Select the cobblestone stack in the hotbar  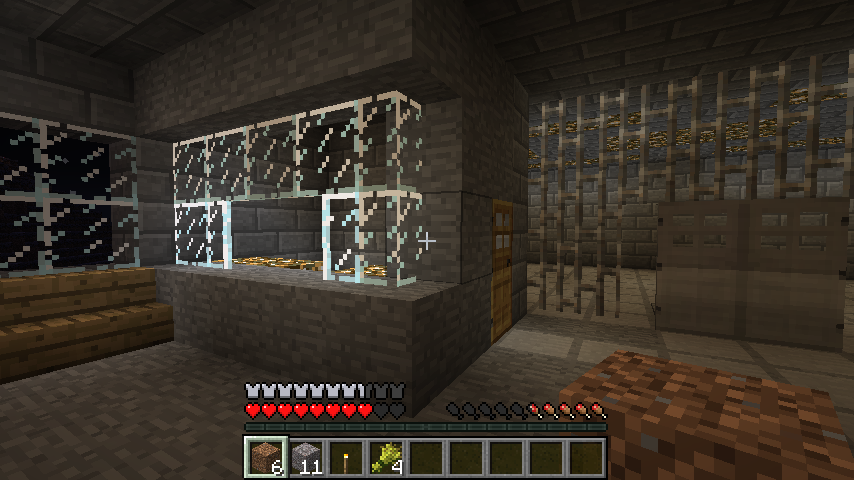coord(306,457)
